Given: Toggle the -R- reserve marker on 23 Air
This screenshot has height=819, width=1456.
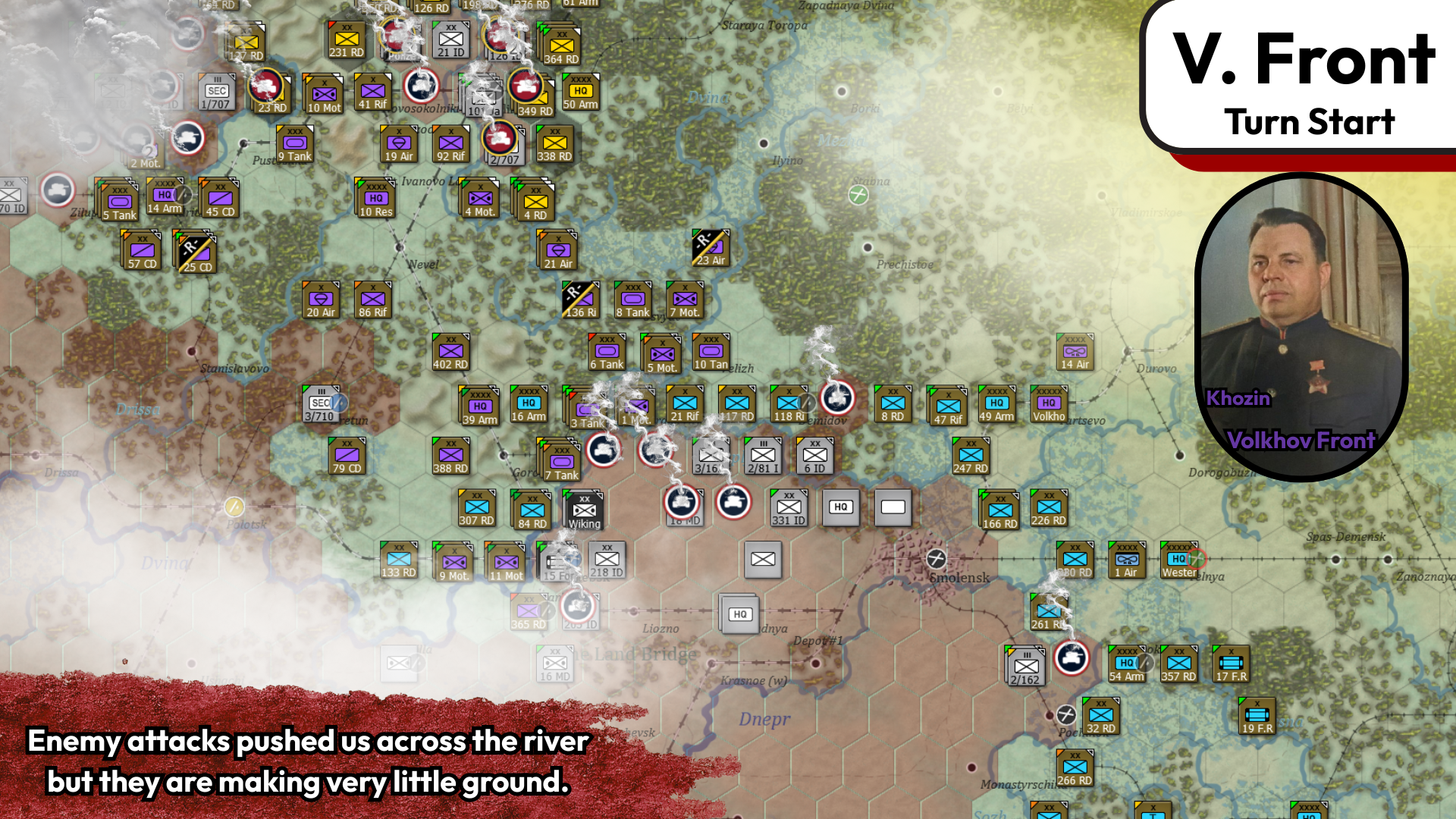Looking at the screenshot, I should click(704, 240).
